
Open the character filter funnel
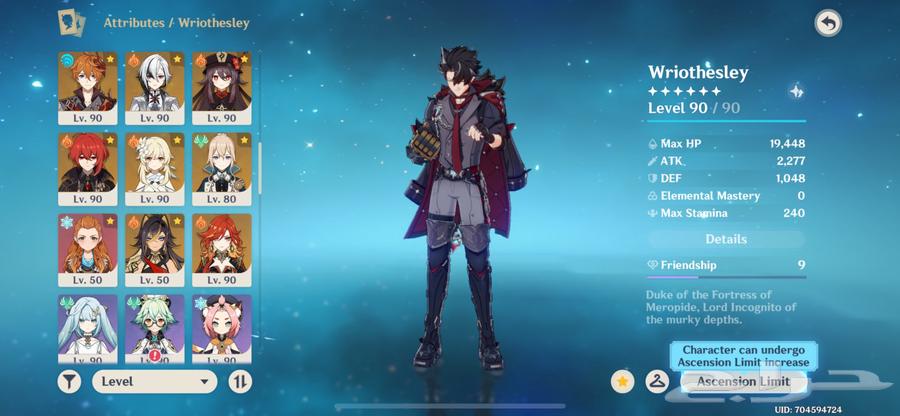(70, 381)
